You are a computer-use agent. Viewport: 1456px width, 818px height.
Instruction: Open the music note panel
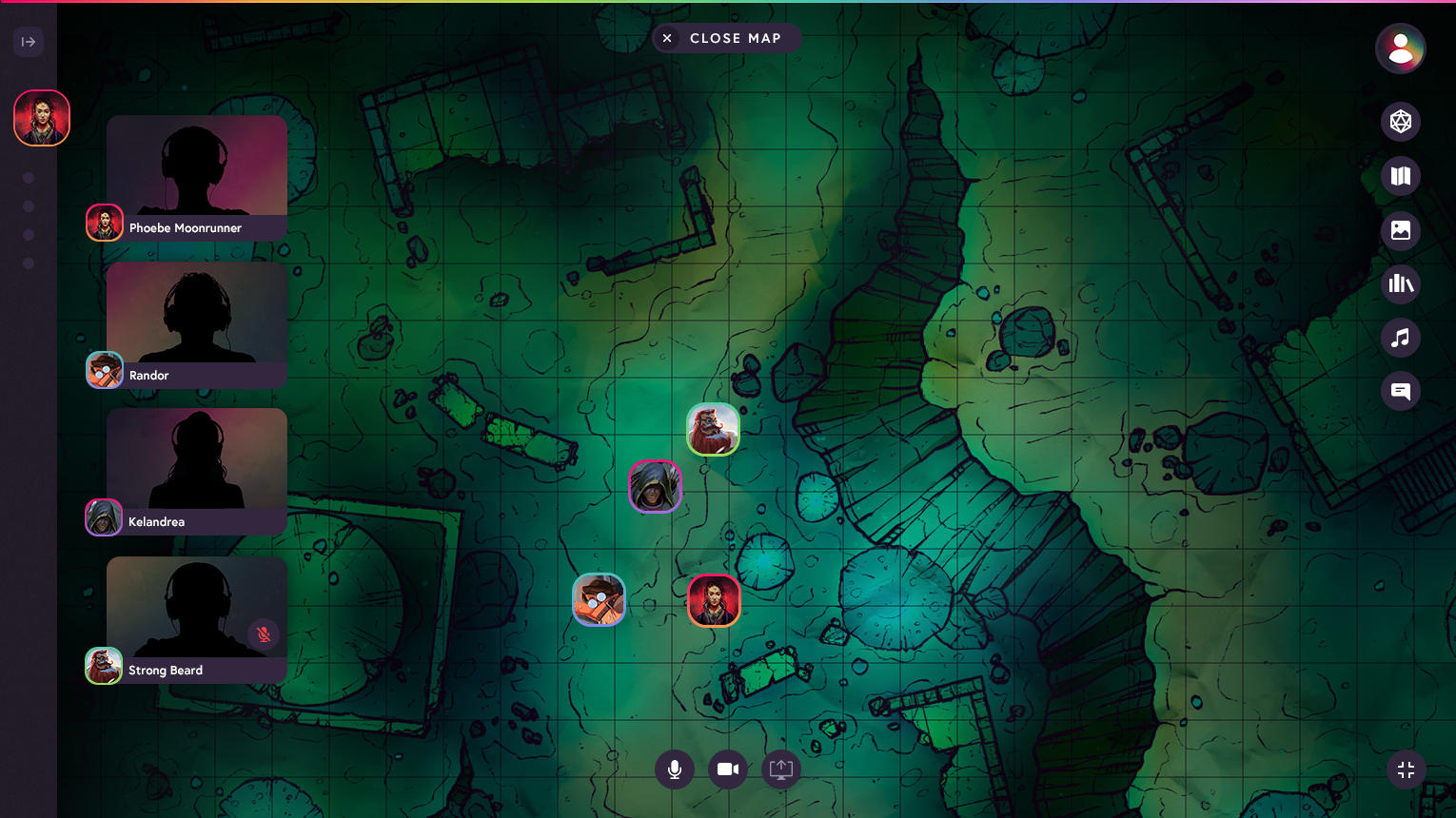tap(1400, 338)
